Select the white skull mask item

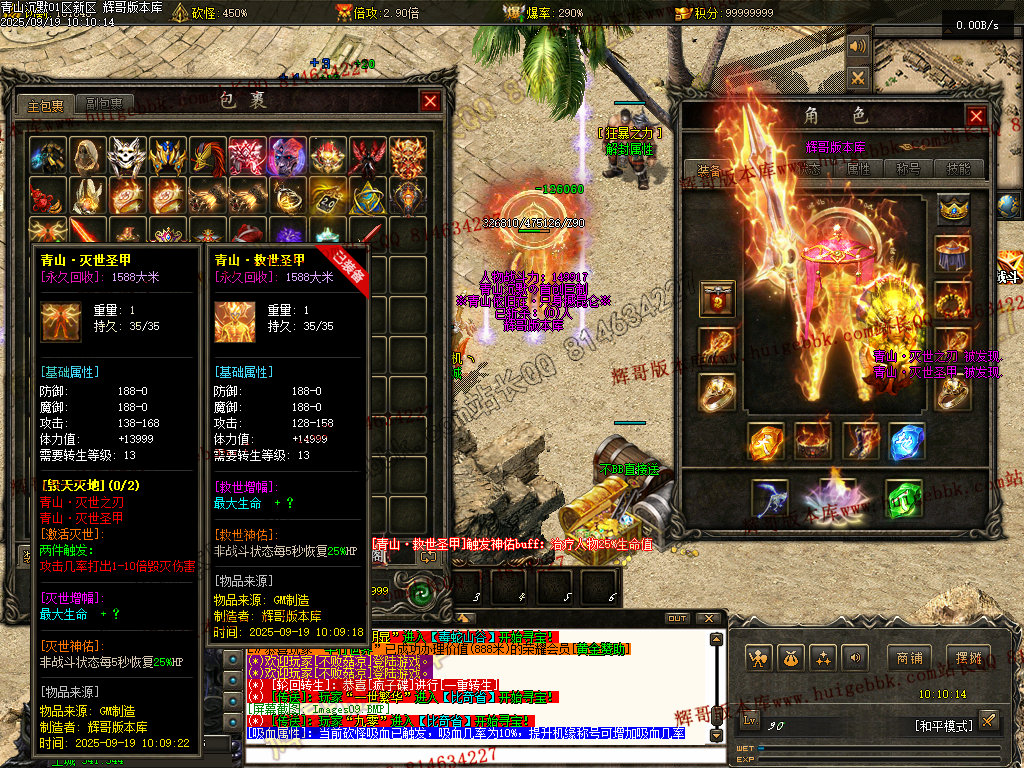[127, 156]
